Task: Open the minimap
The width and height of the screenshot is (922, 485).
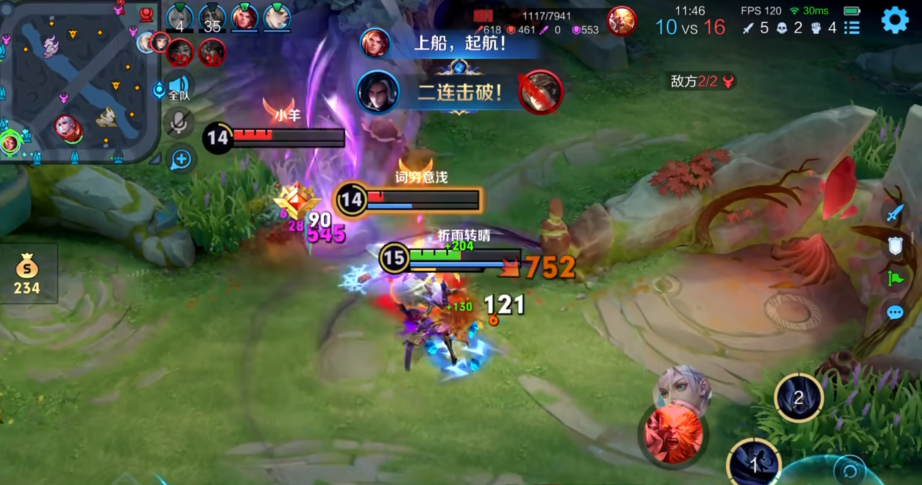Action: click(x=78, y=82)
